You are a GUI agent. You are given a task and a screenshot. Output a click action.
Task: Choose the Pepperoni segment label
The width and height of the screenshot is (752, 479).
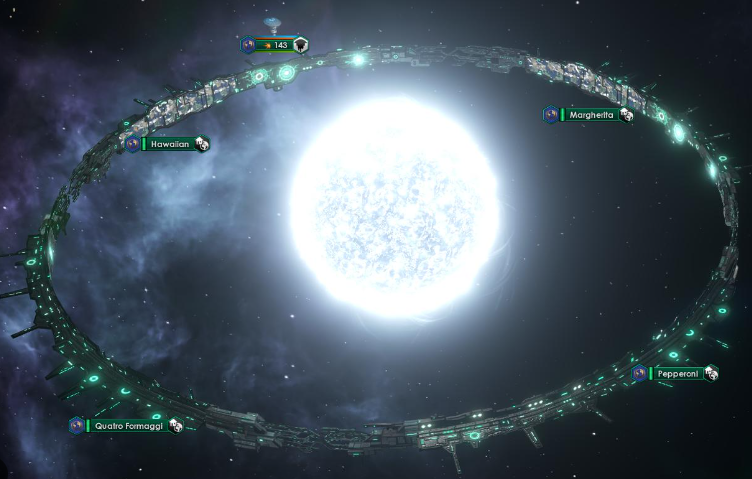click(677, 373)
